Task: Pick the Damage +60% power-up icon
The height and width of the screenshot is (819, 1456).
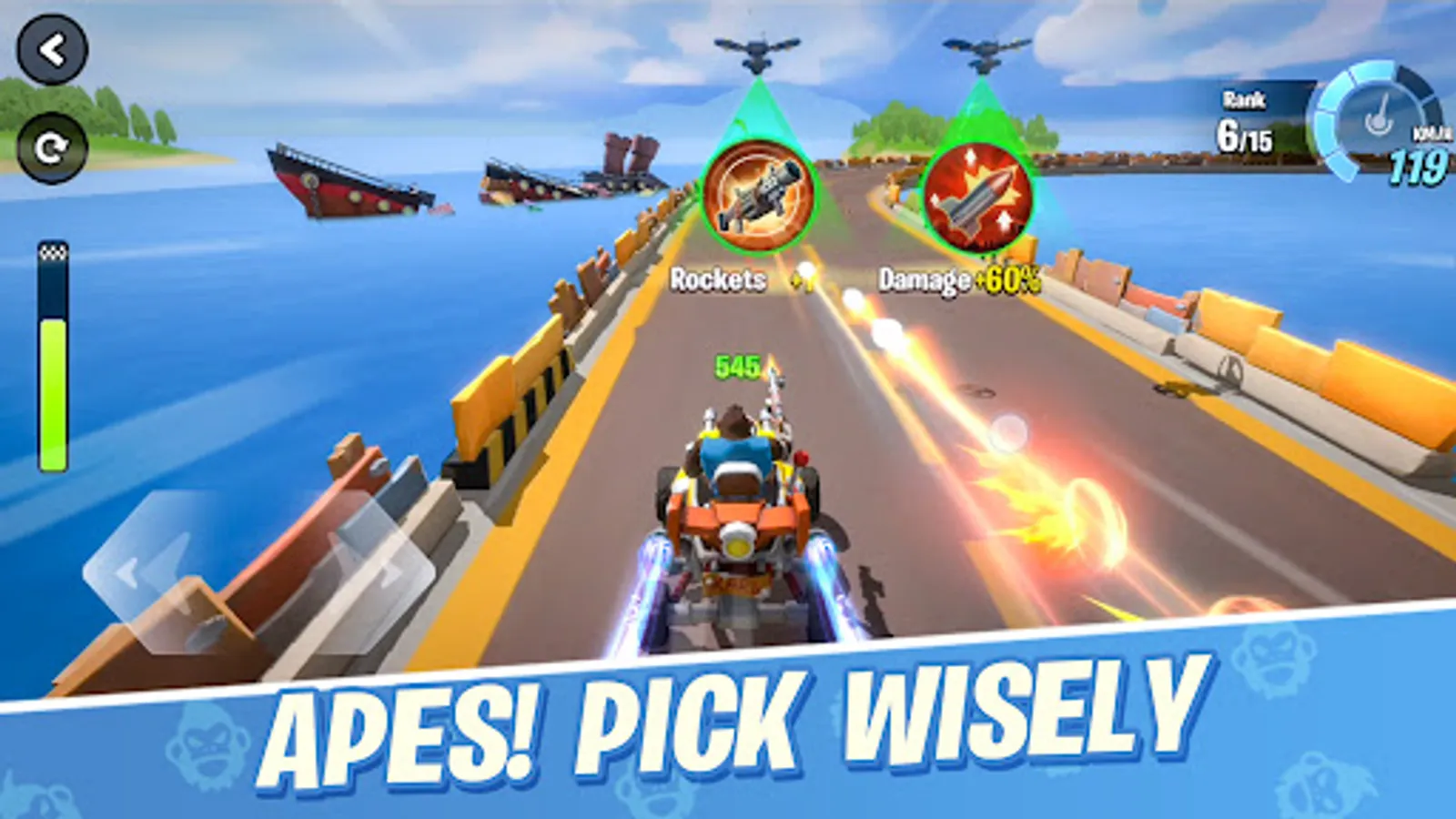Action: (975, 196)
